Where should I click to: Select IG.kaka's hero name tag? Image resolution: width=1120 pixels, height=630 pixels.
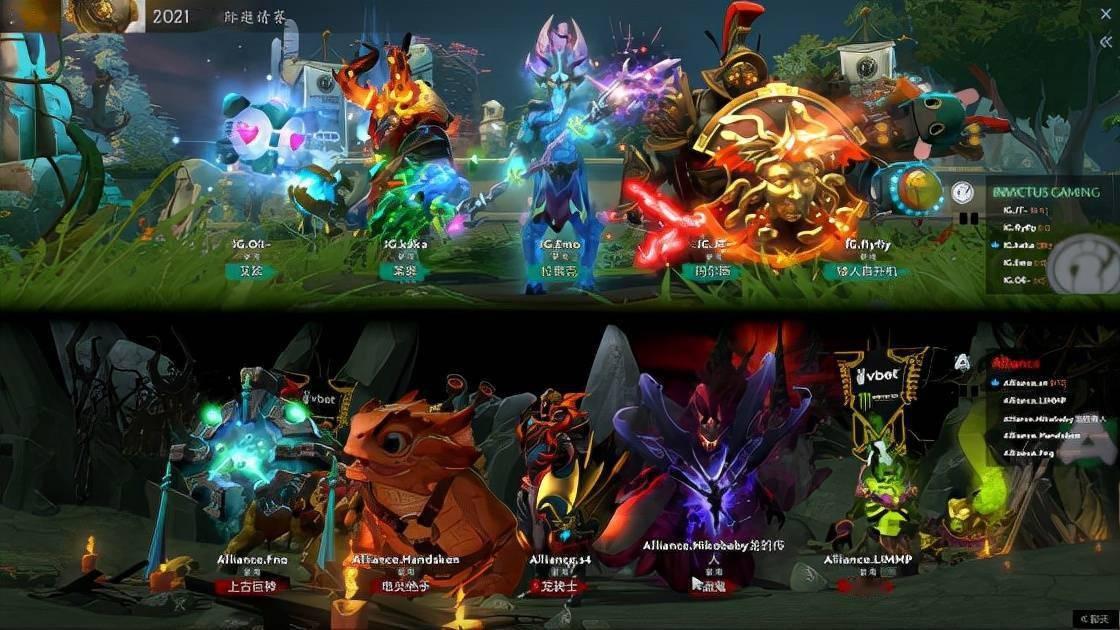pos(404,271)
